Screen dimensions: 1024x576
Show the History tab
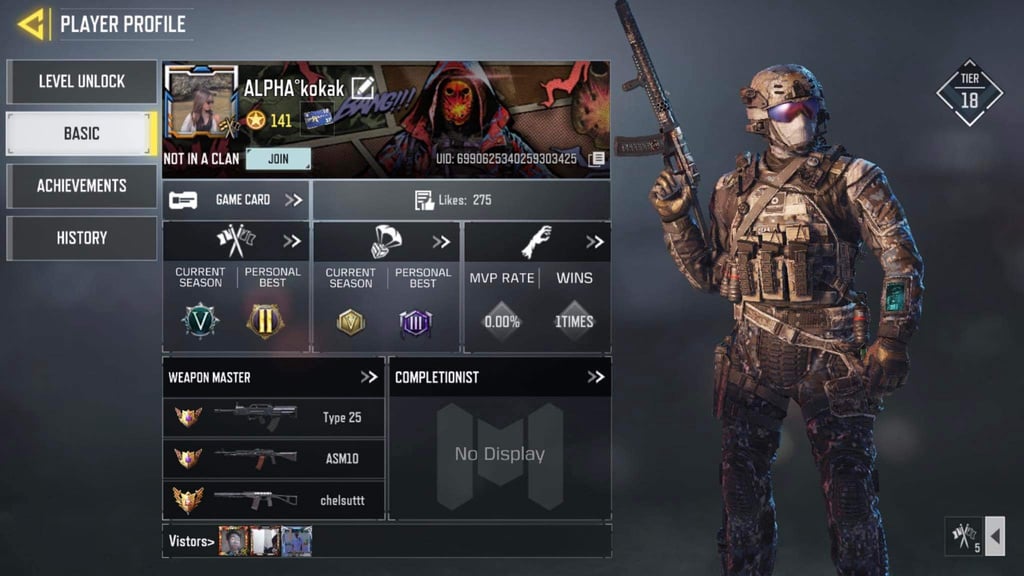click(x=82, y=238)
